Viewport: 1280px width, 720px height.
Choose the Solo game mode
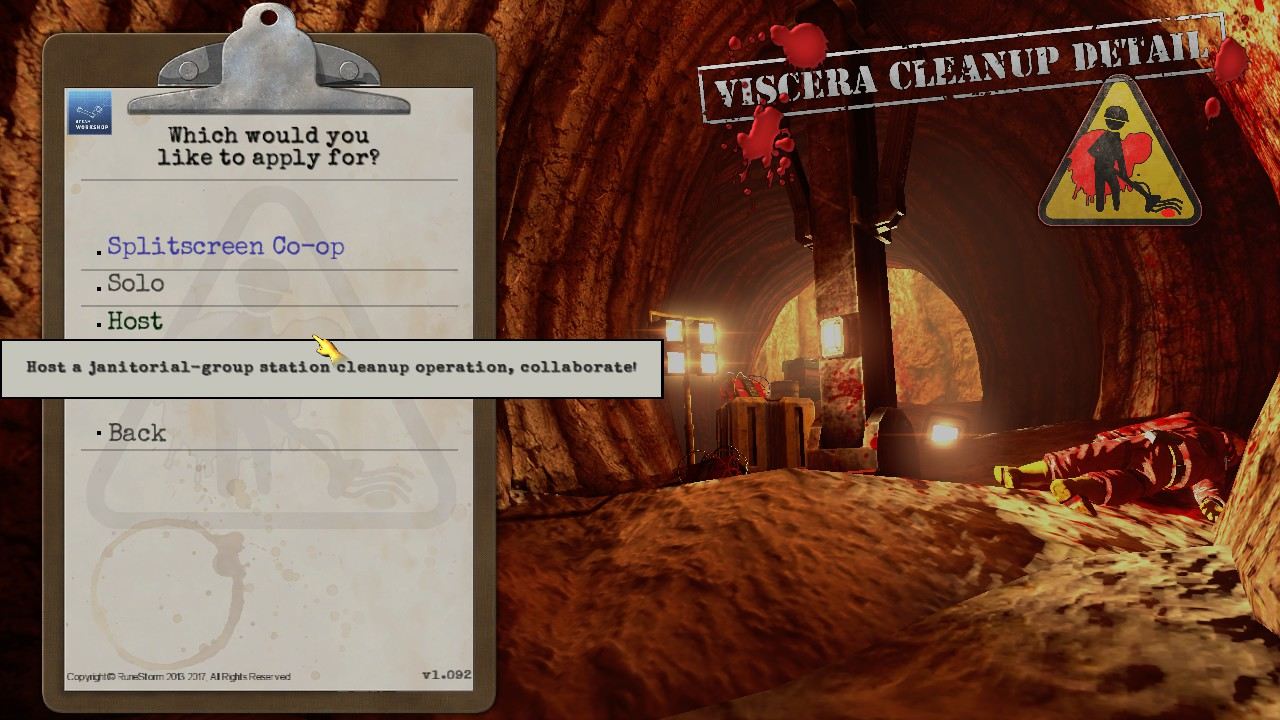135,284
